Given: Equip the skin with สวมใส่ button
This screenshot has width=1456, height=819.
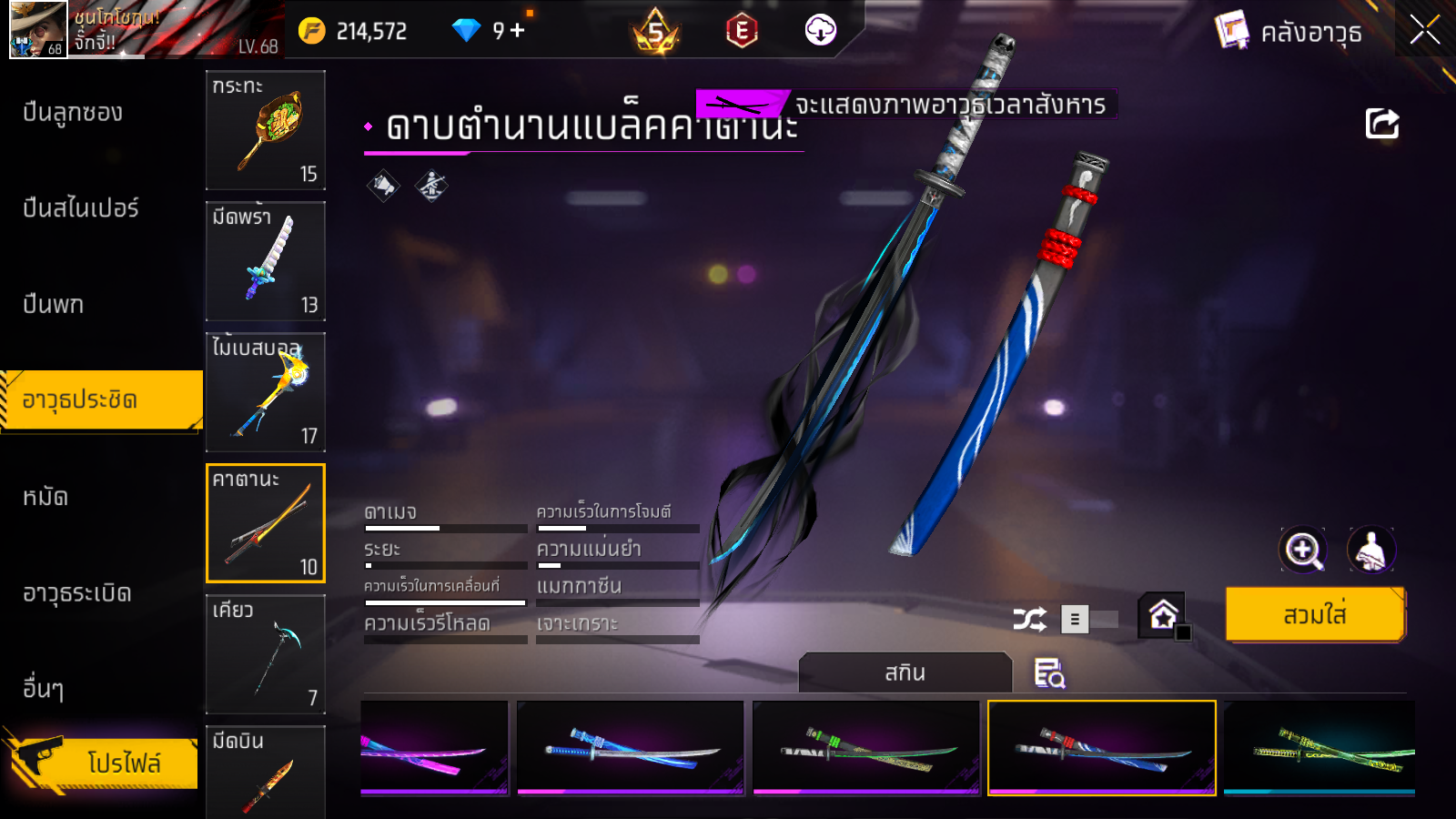Looking at the screenshot, I should pos(1315,615).
